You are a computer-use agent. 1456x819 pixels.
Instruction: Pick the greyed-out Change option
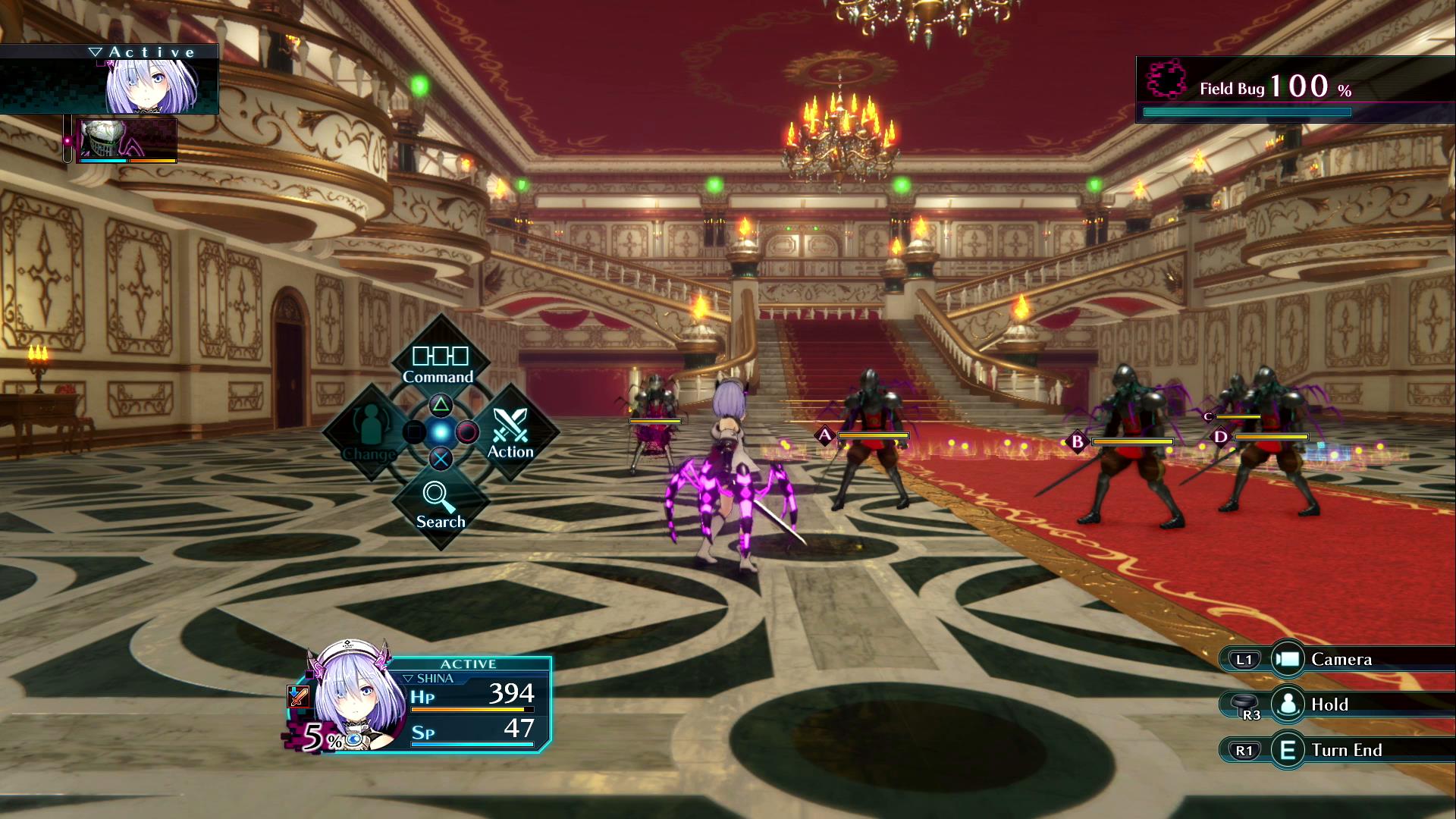pos(369,434)
